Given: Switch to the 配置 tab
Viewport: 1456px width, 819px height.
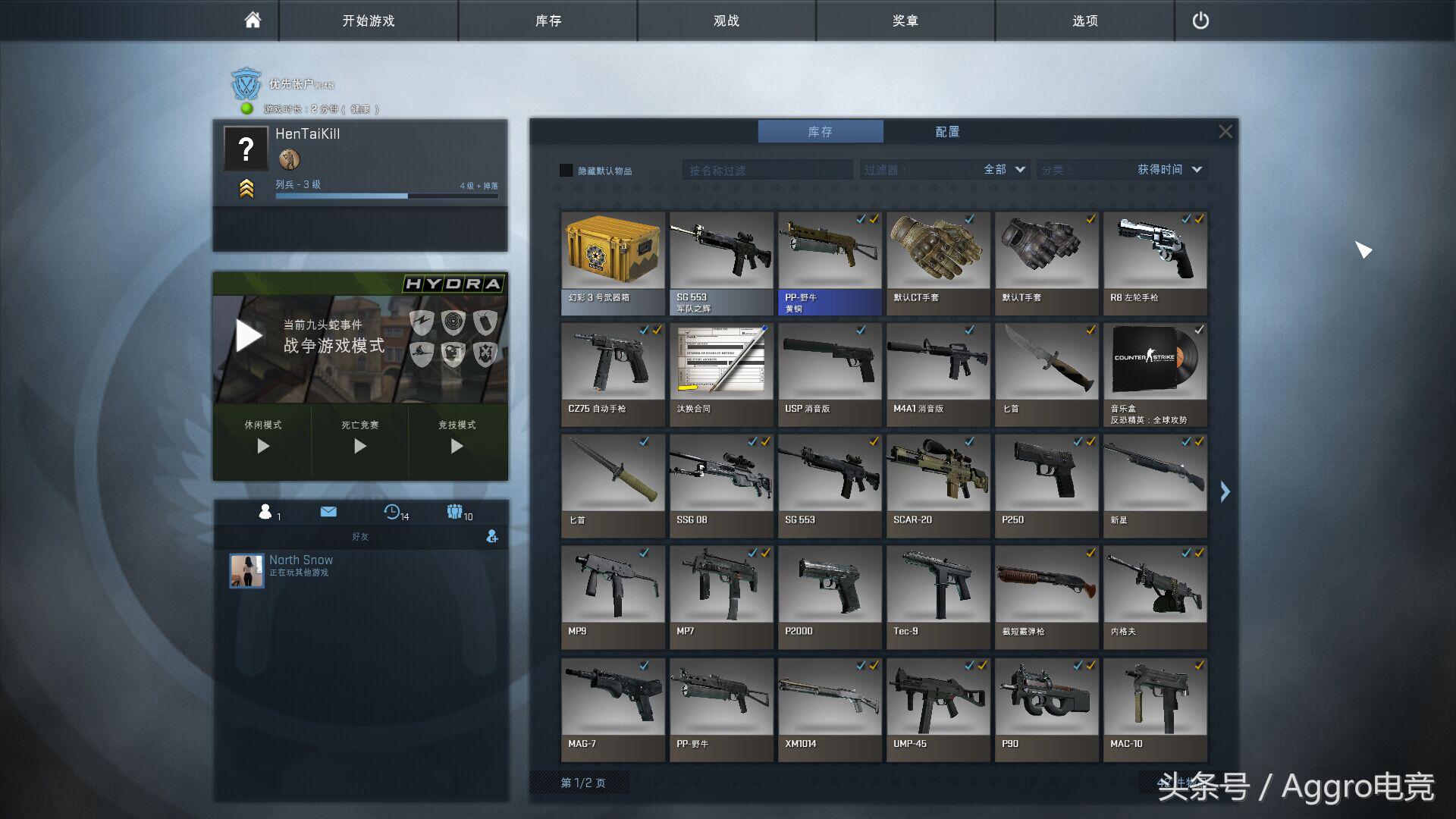Looking at the screenshot, I should click(x=949, y=131).
